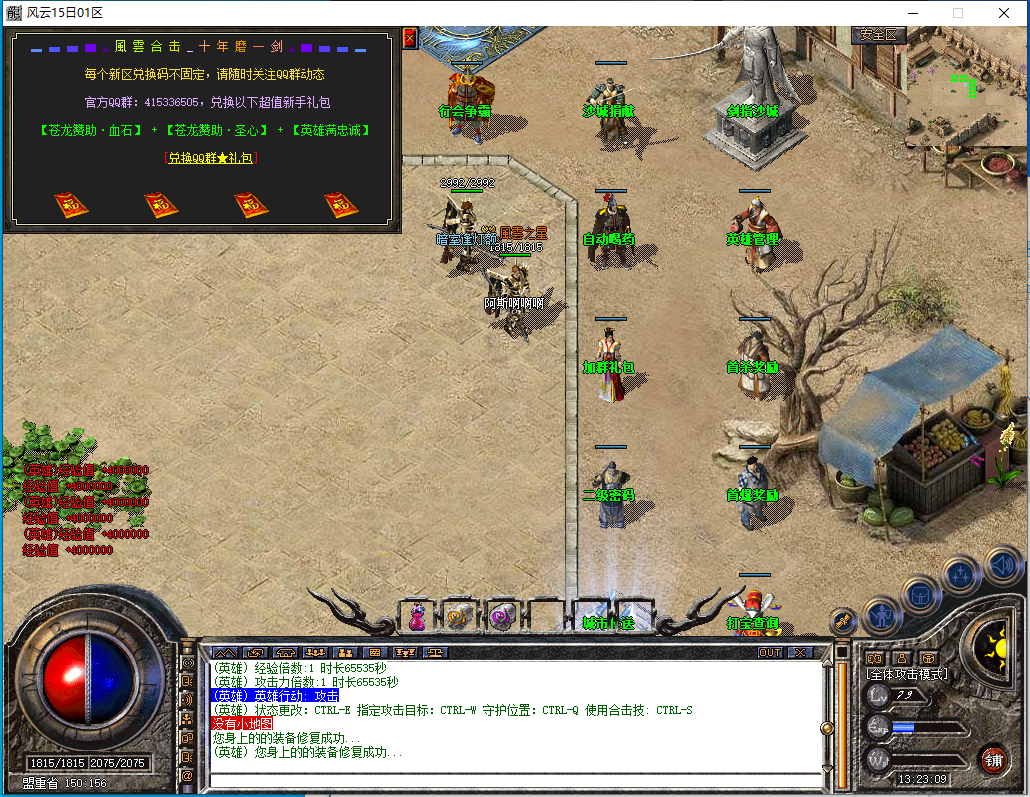Toggle the 全体攻击模式 attack mode label
This screenshot has width=1030, height=797.
[x=907, y=674]
